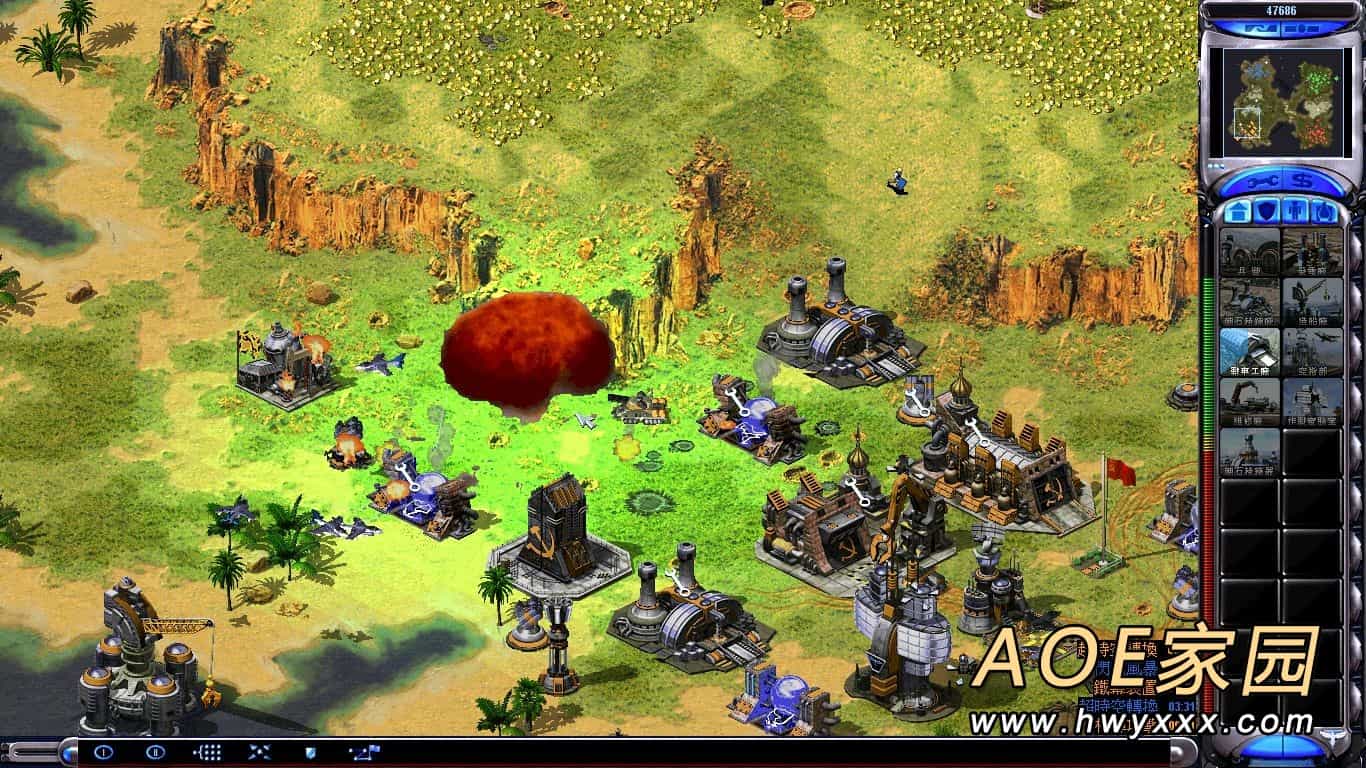Click the team one circle button
The height and width of the screenshot is (768, 1366).
(103, 752)
